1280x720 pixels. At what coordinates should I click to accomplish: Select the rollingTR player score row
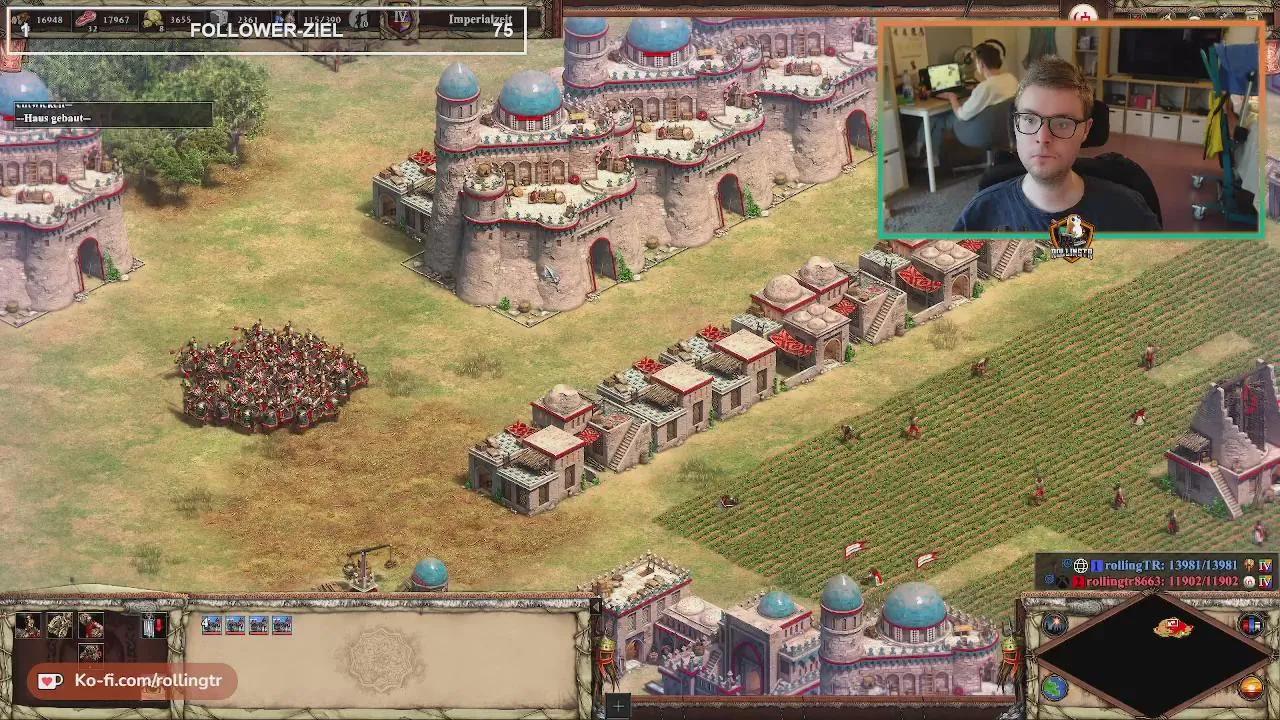point(1170,566)
